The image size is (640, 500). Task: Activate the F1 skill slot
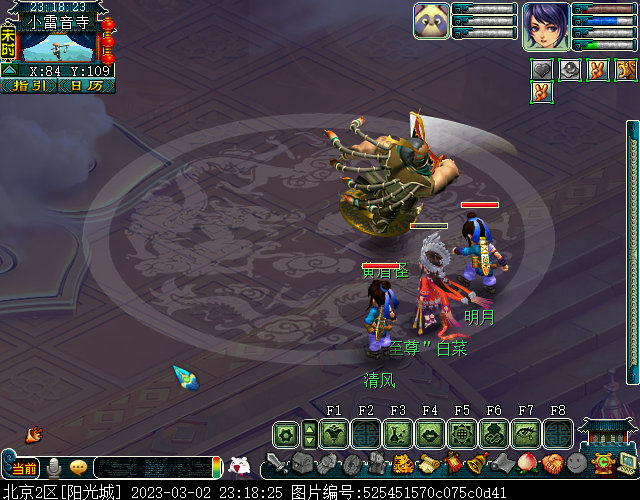[x=334, y=433]
